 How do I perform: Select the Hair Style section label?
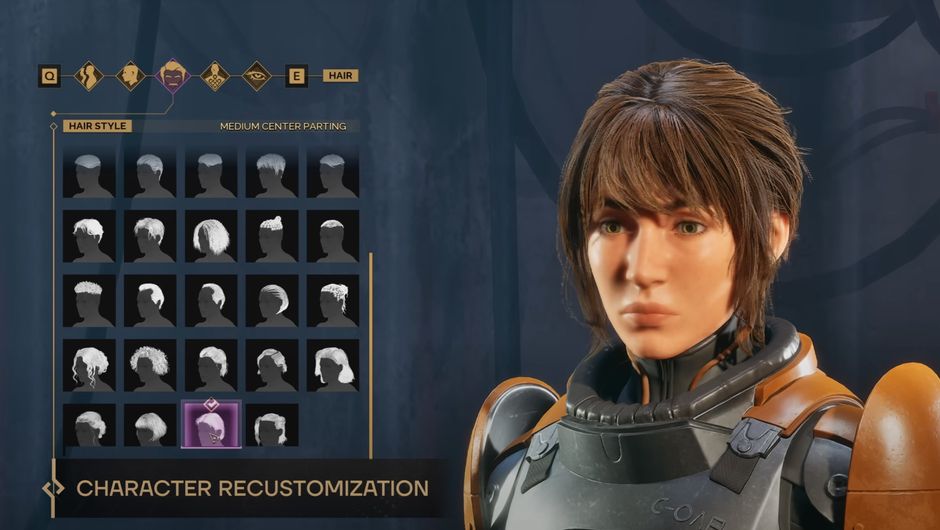(x=96, y=126)
